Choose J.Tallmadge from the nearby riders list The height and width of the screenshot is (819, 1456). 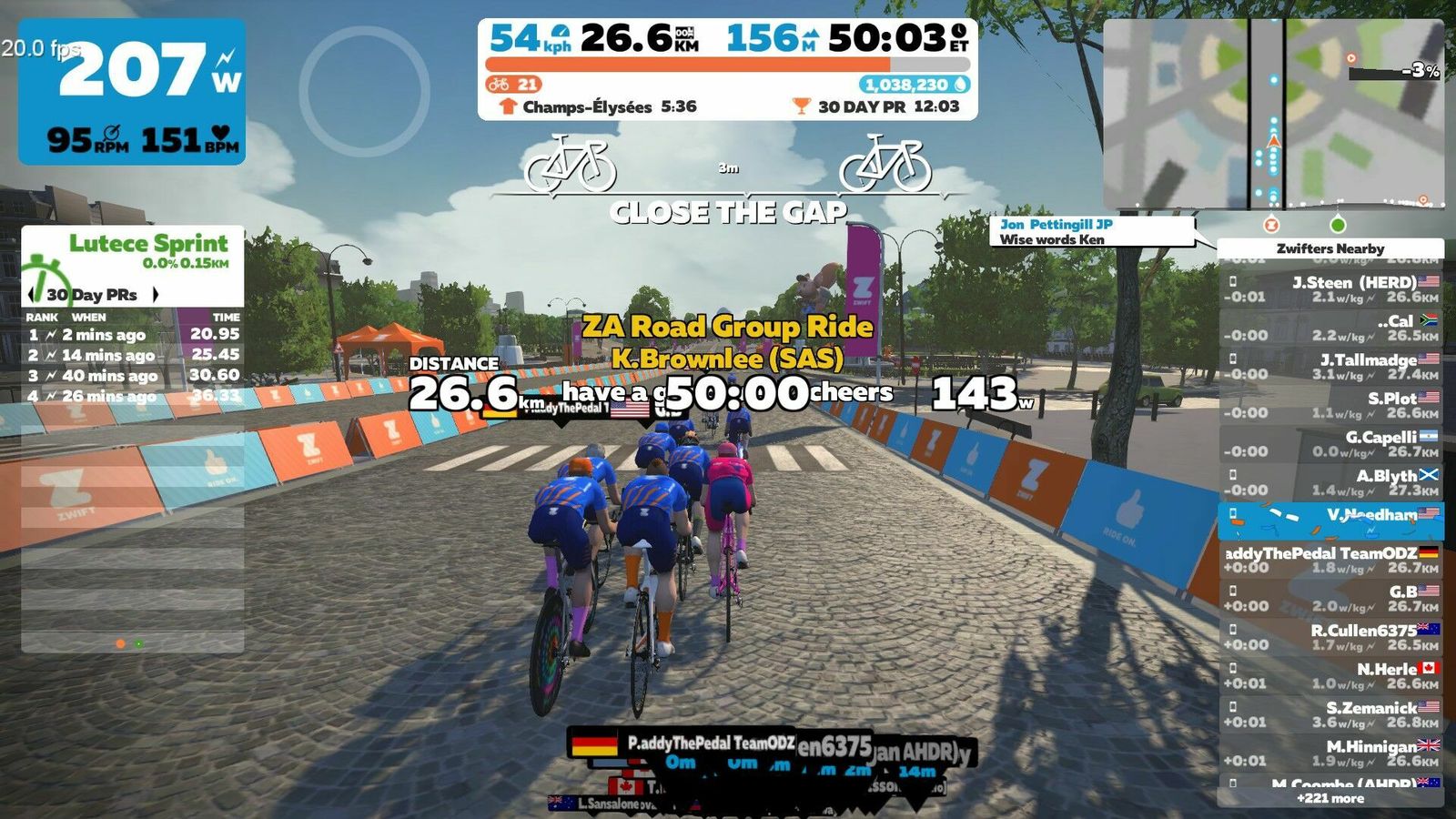point(1330,367)
